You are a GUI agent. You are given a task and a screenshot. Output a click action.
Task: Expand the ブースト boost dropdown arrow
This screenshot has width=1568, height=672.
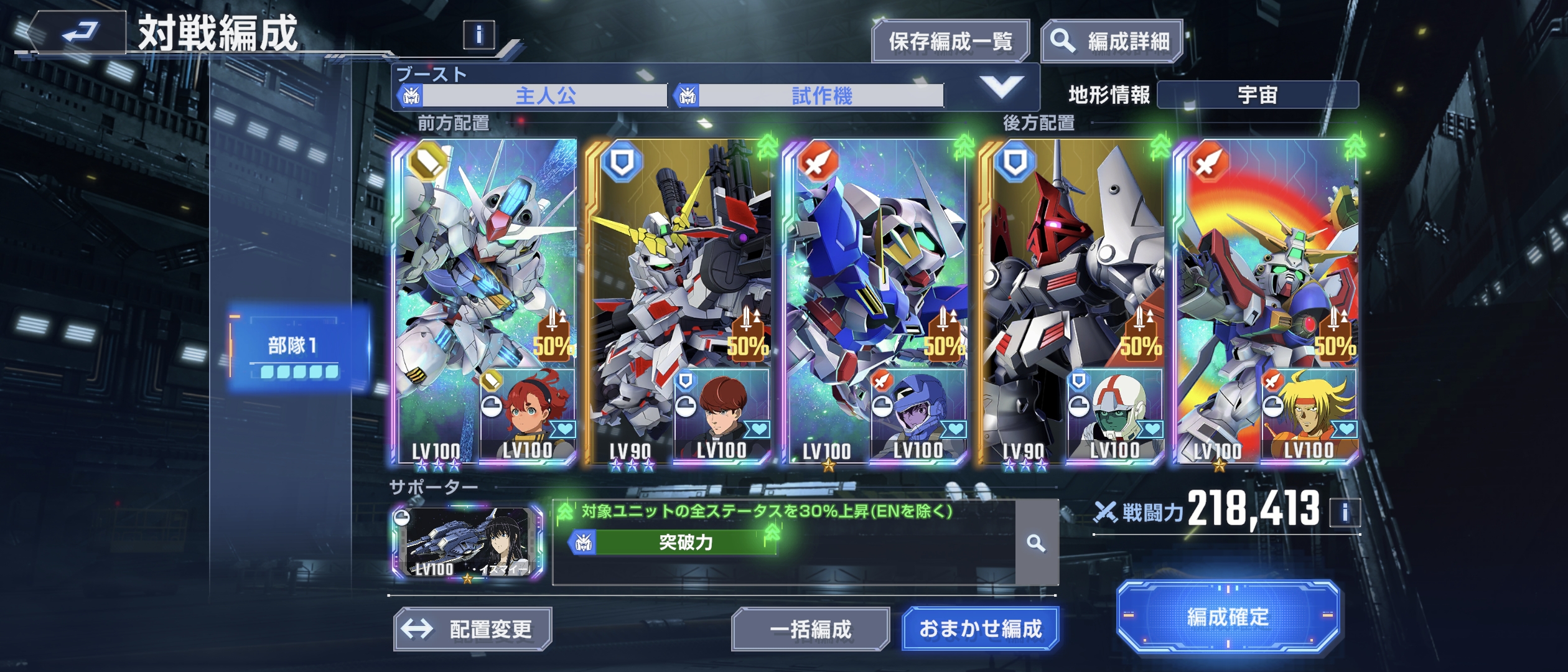point(1001,86)
